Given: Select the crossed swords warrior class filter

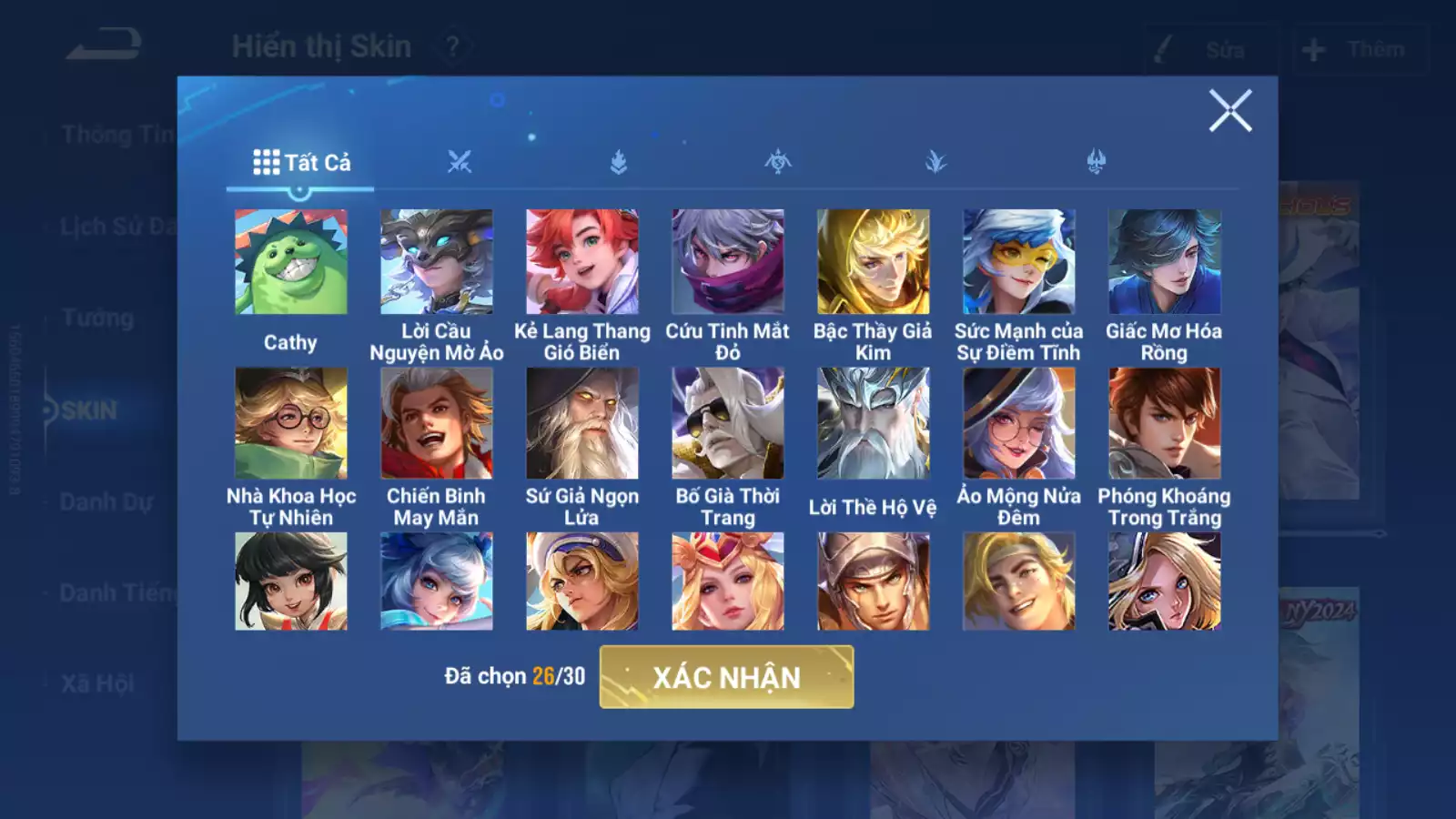Looking at the screenshot, I should [460, 162].
